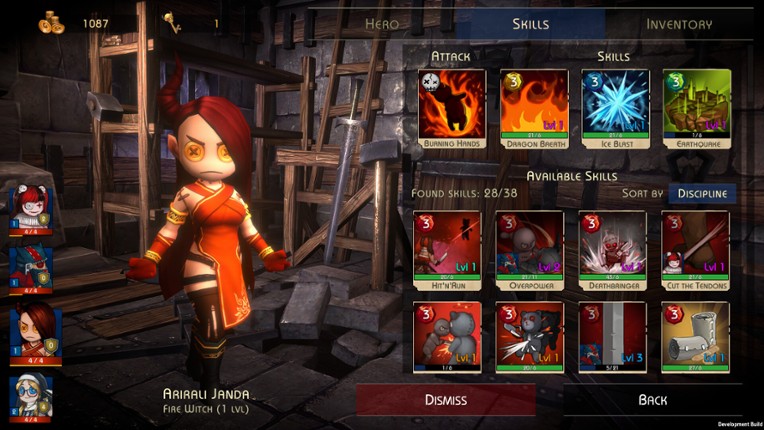Viewport: 764px width, 430px height.
Task: Select the Ice Blast skill card
Action: (x=615, y=104)
